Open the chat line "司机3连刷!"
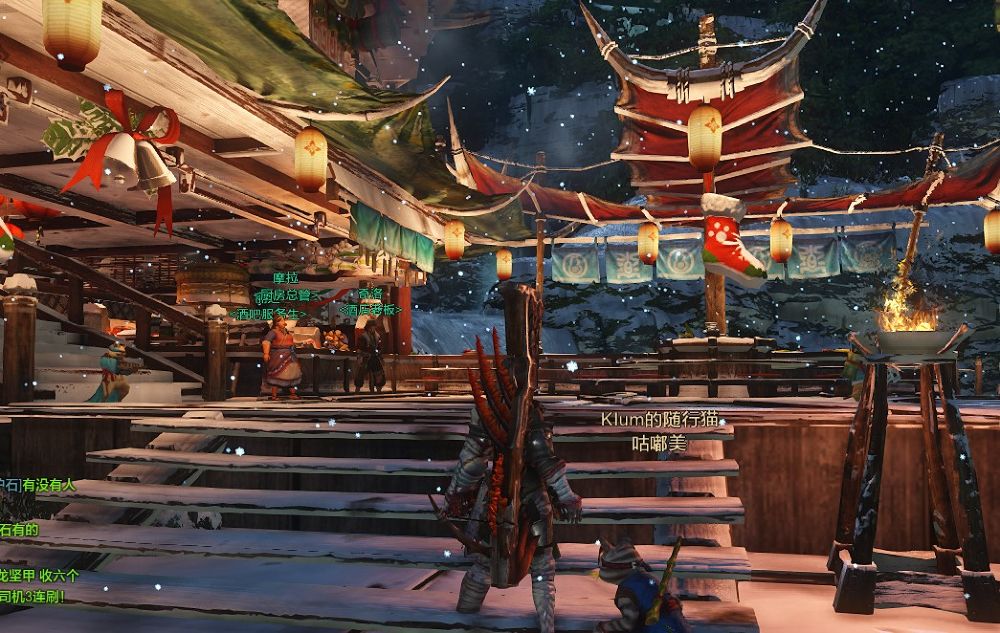 33,597
